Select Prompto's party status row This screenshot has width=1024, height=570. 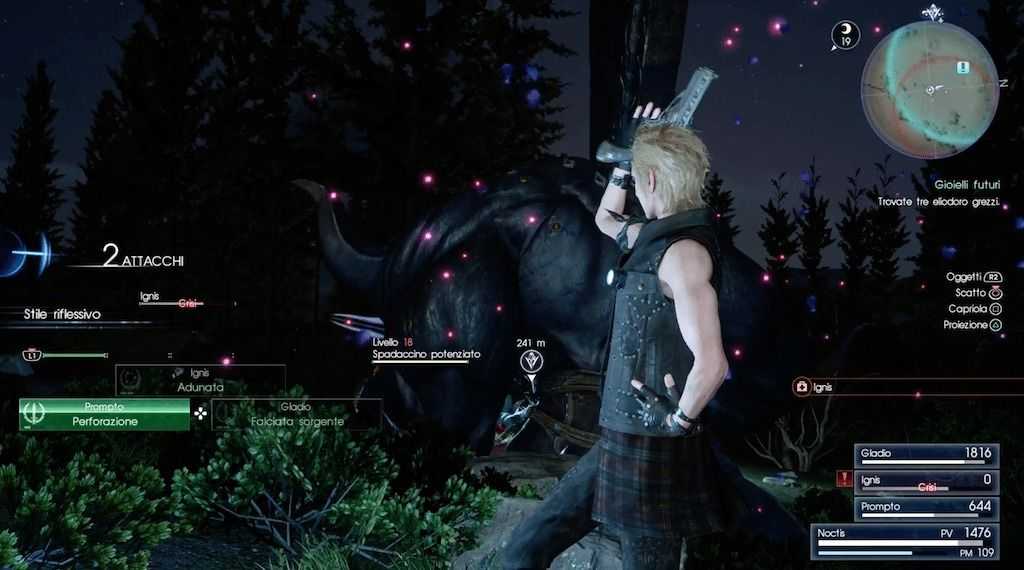click(x=926, y=507)
